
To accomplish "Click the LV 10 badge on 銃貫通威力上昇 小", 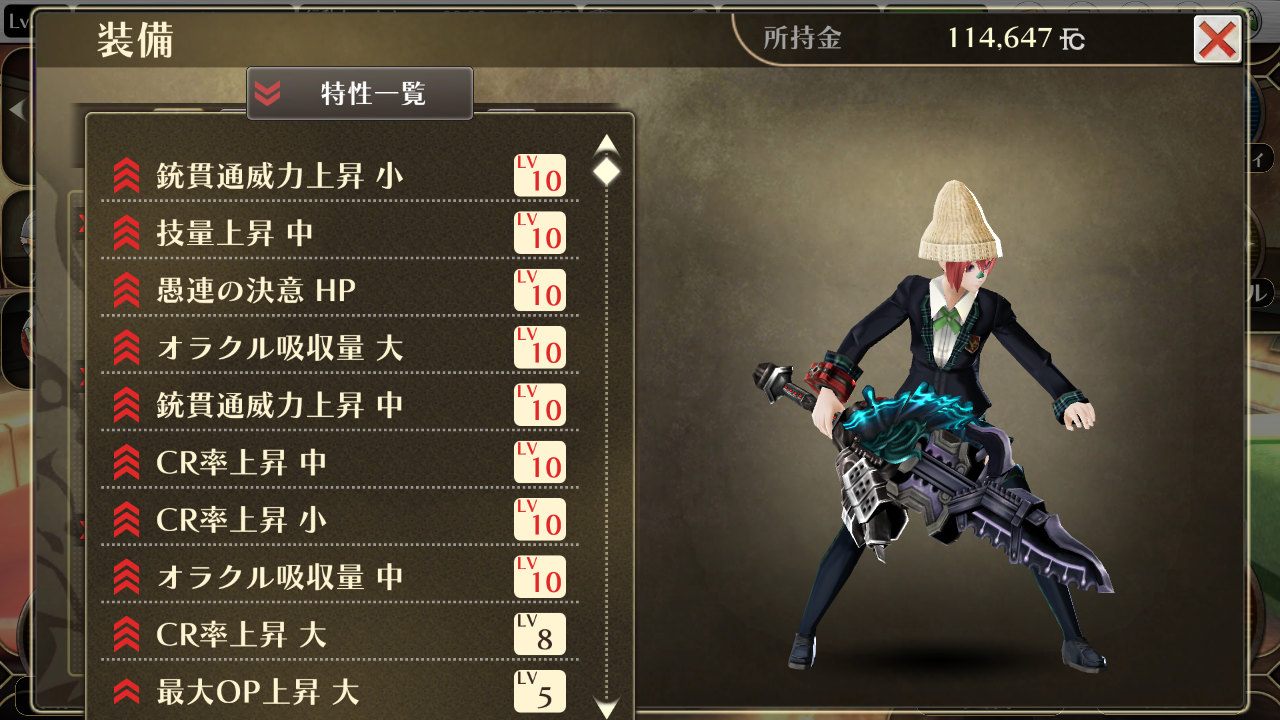I will pyautogui.click(x=539, y=175).
